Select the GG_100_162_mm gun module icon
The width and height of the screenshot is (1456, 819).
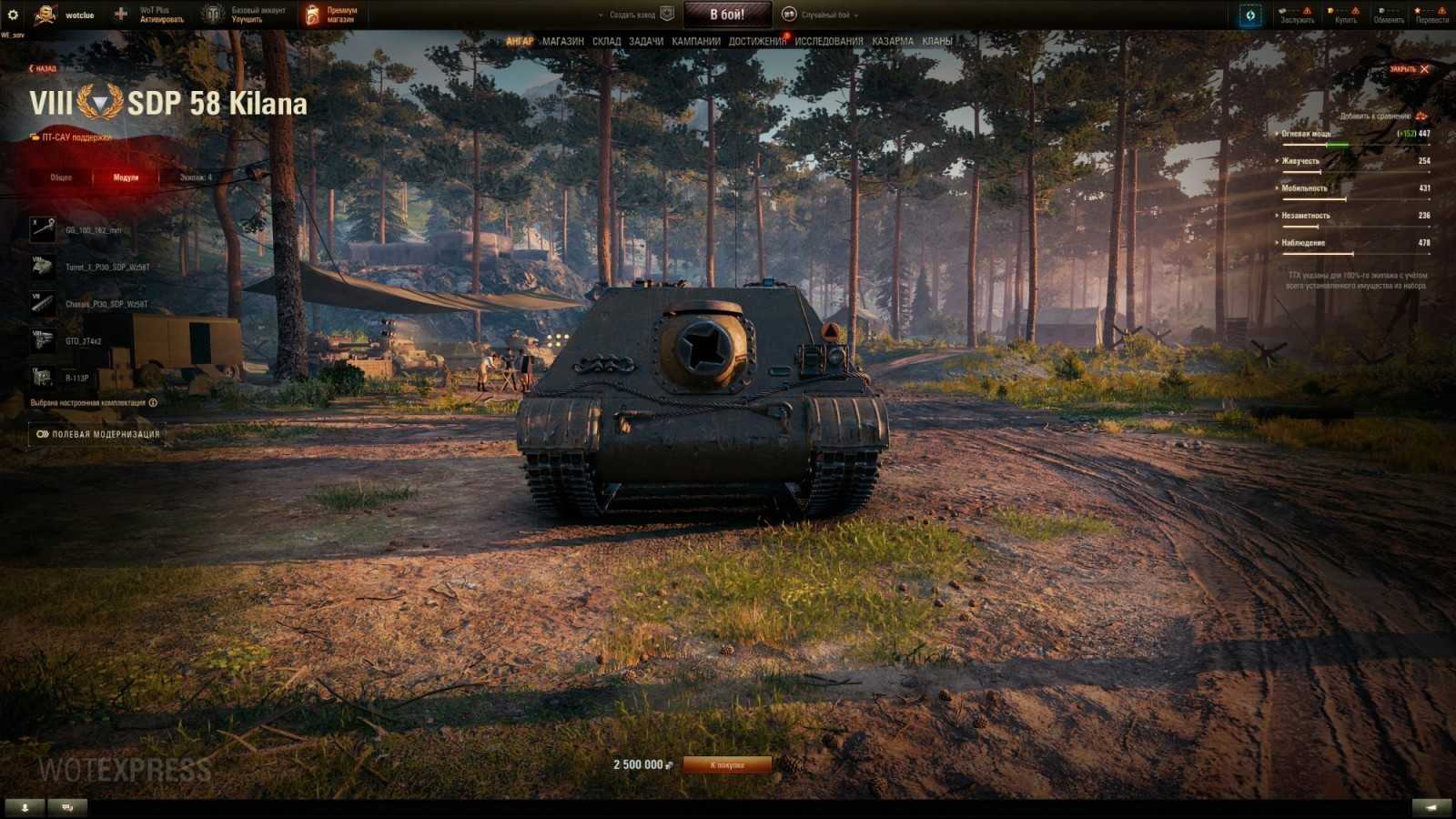coord(41,229)
